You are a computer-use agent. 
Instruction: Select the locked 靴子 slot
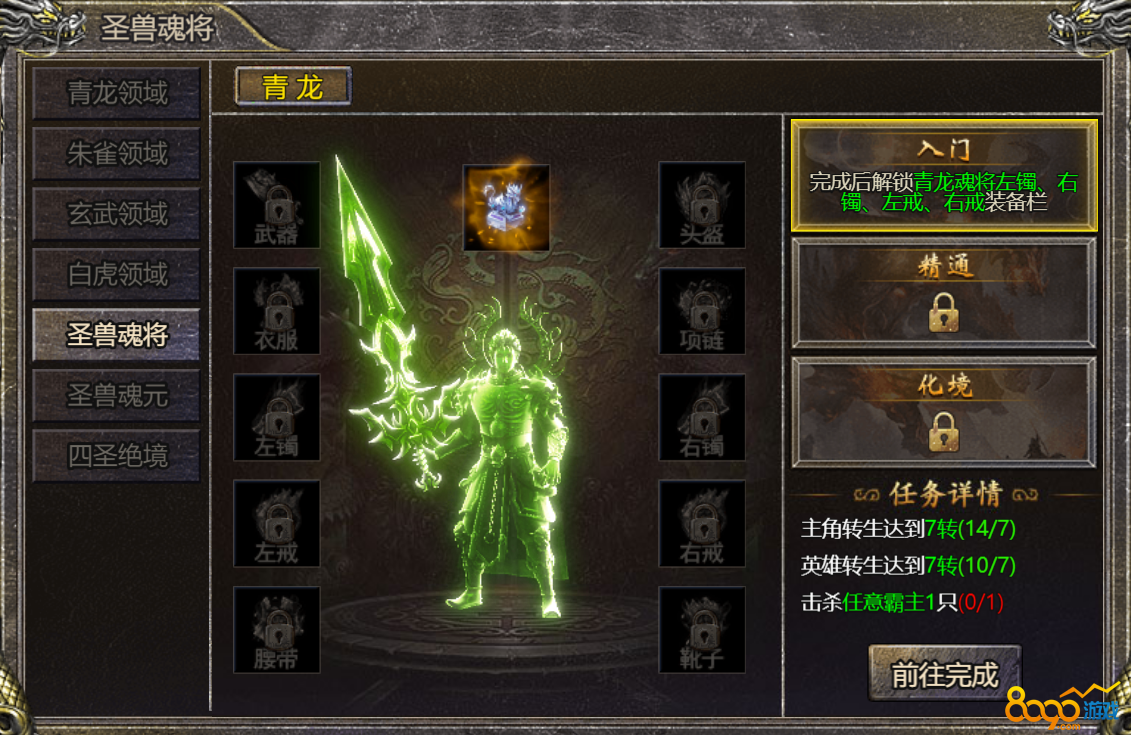coord(702,630)
